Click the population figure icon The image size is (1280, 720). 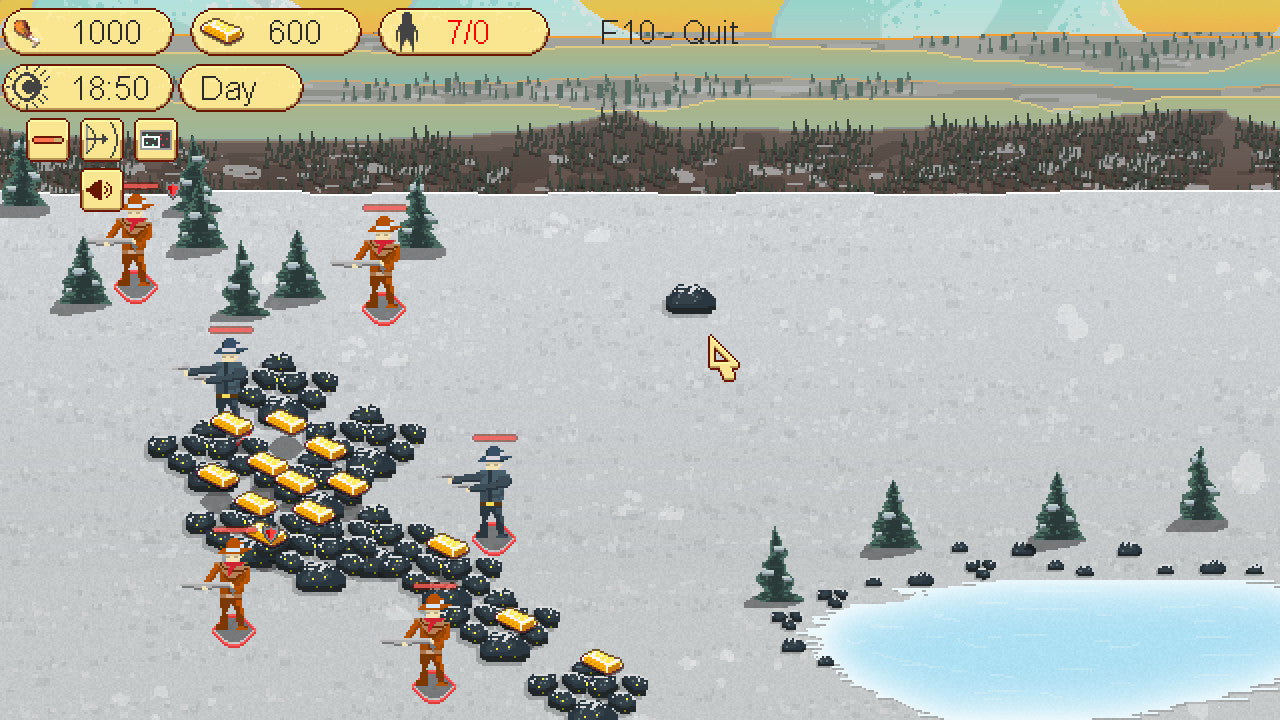point(404,32)
